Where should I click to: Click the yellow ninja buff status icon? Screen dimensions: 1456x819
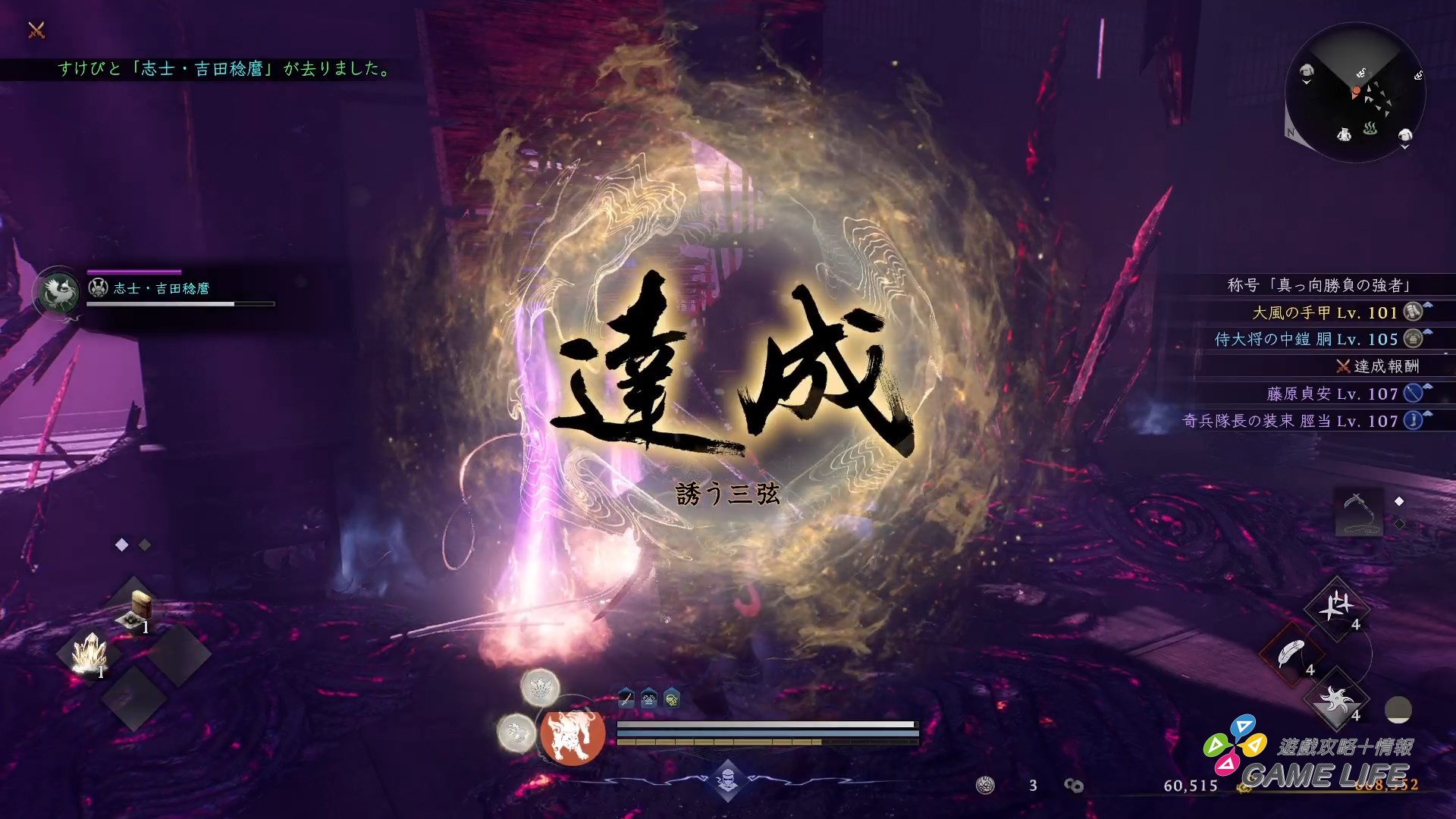(x=672, y=698)
